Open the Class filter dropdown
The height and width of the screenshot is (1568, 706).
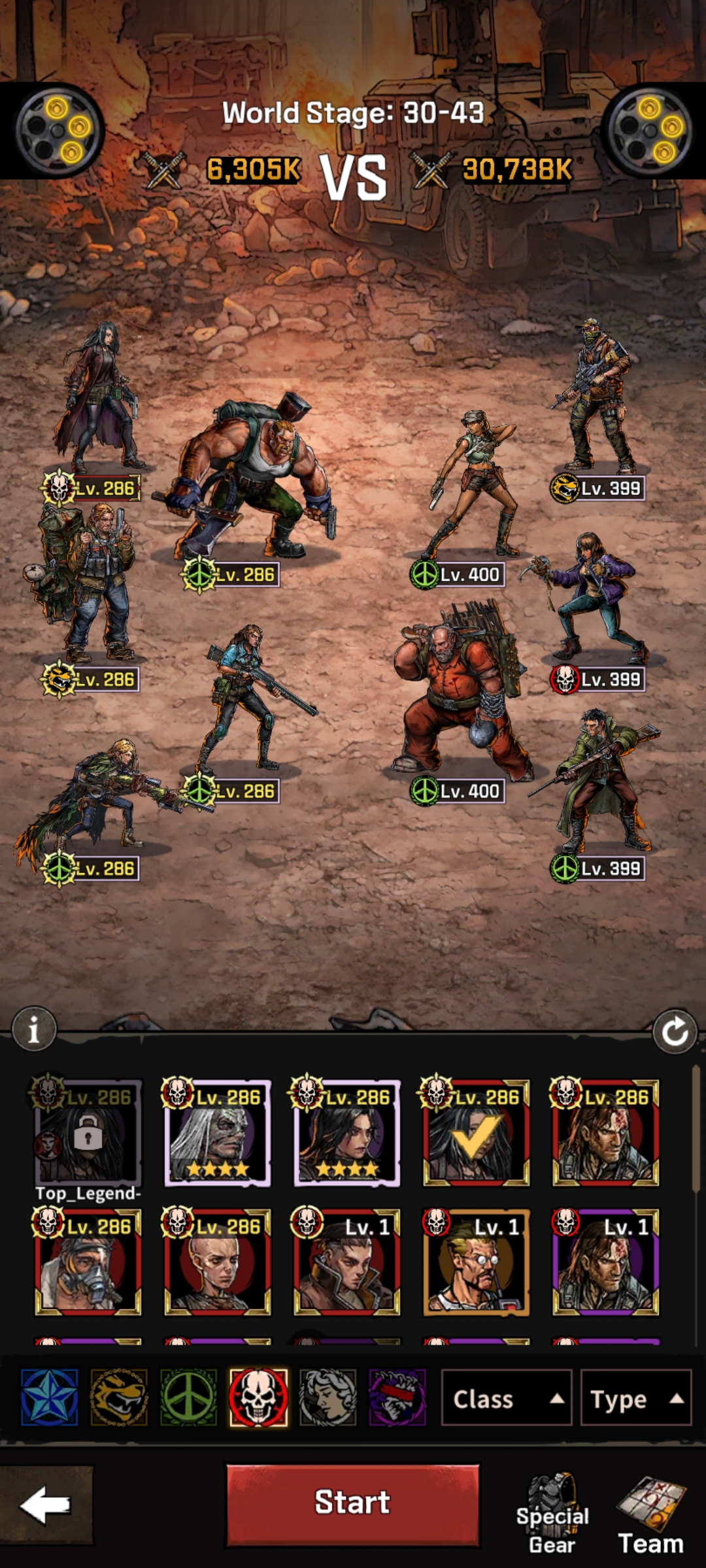507,1399
